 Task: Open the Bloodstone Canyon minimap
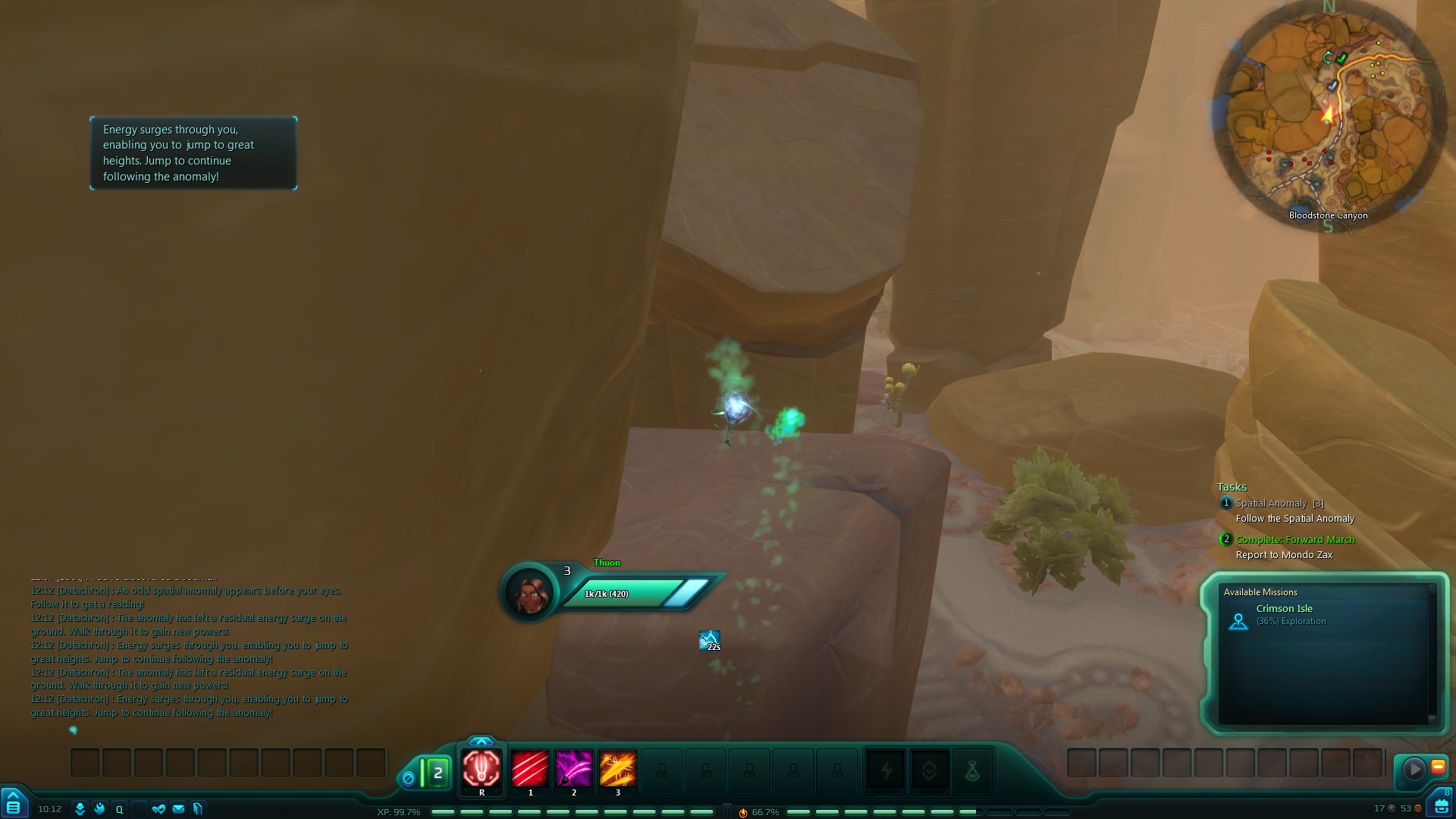pyautogui.click(x=1329, y=114)
